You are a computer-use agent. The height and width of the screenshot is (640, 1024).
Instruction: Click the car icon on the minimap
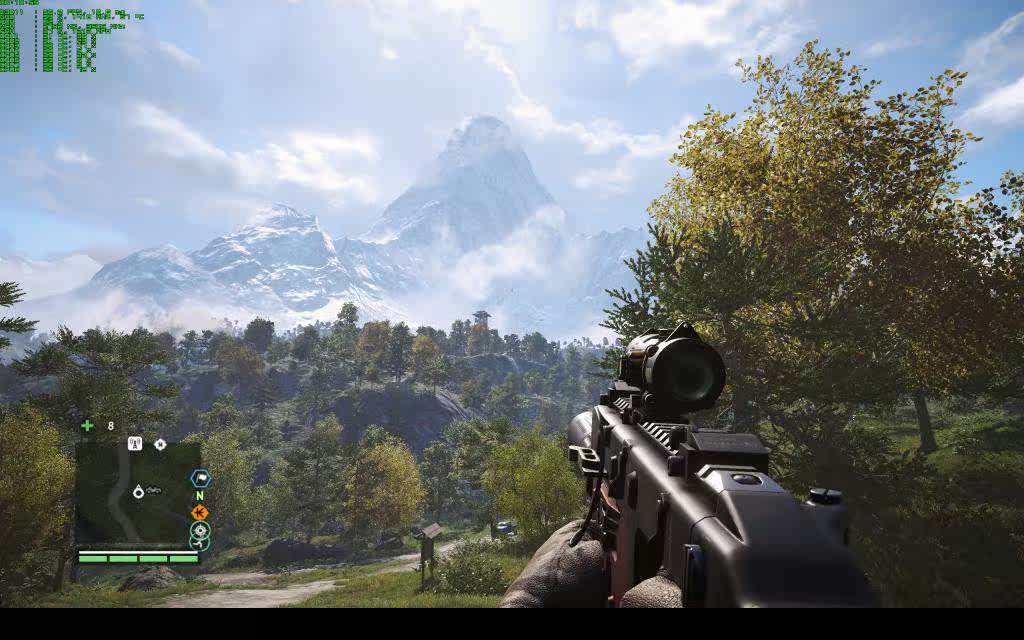click(x=154, y=490)
